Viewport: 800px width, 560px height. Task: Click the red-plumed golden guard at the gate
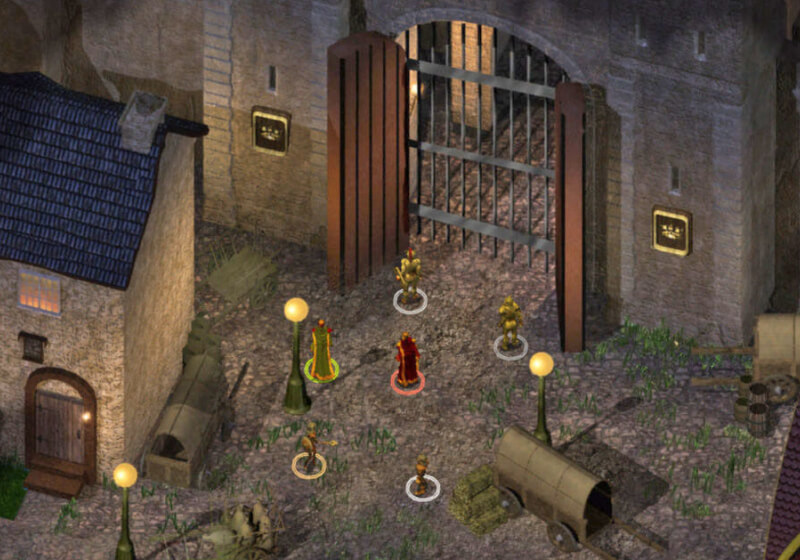(x=409, y=277)
